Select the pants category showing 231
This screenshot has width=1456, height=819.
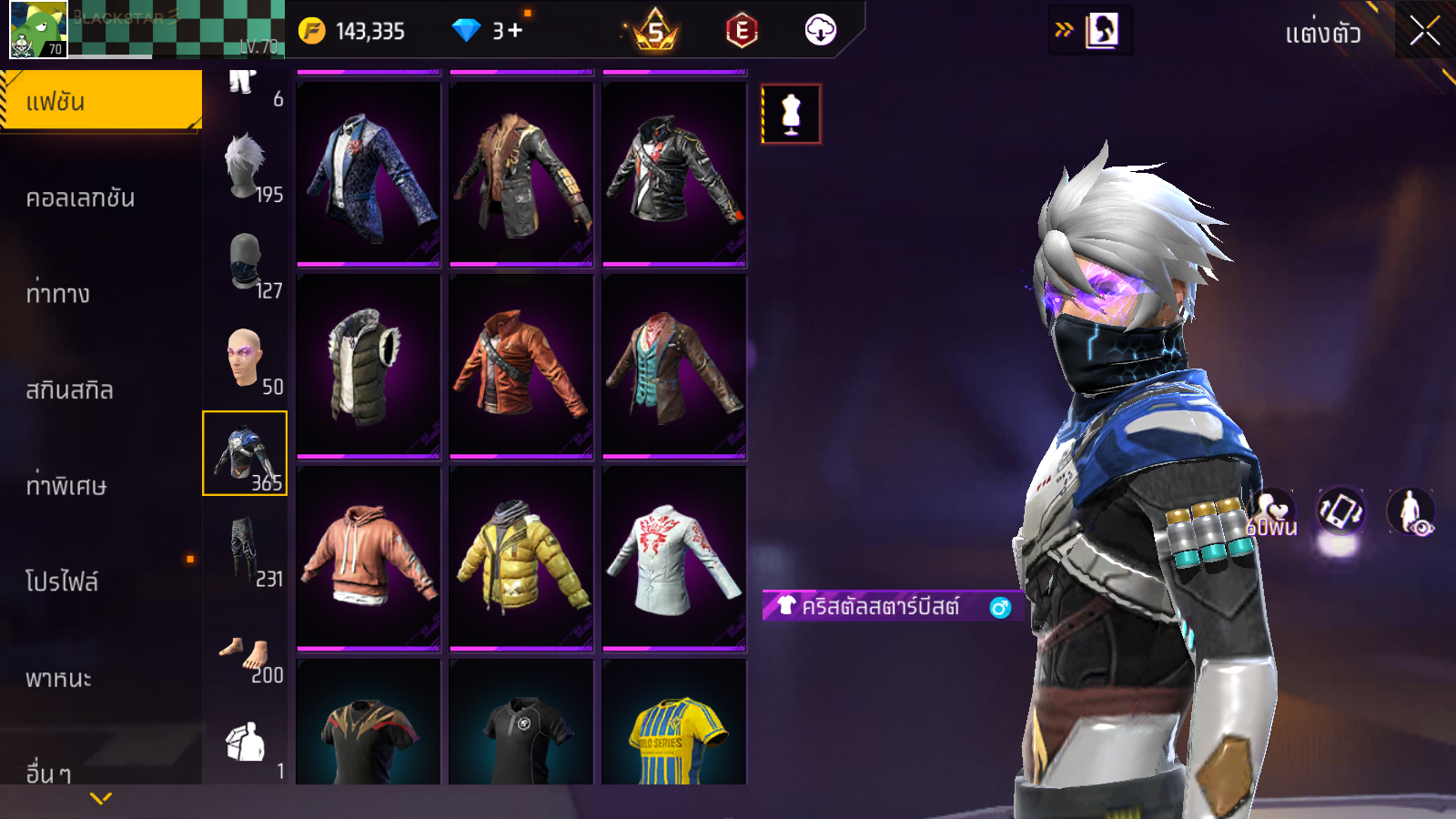[246, 549]
